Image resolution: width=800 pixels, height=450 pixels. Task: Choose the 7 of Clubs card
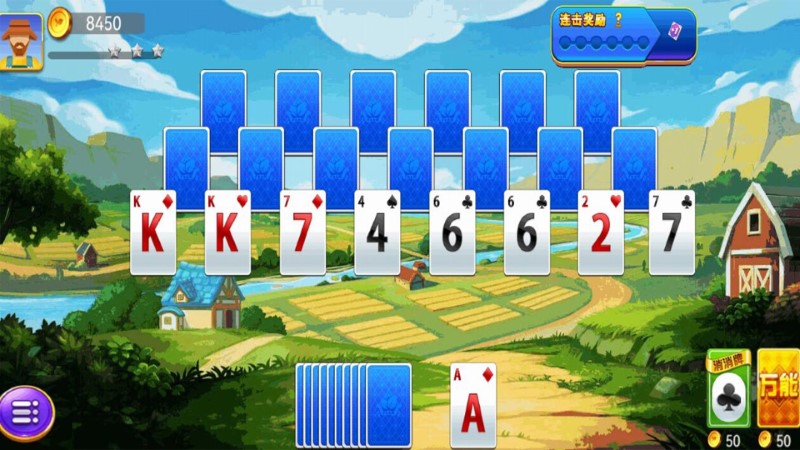click(x=671, y=232)
